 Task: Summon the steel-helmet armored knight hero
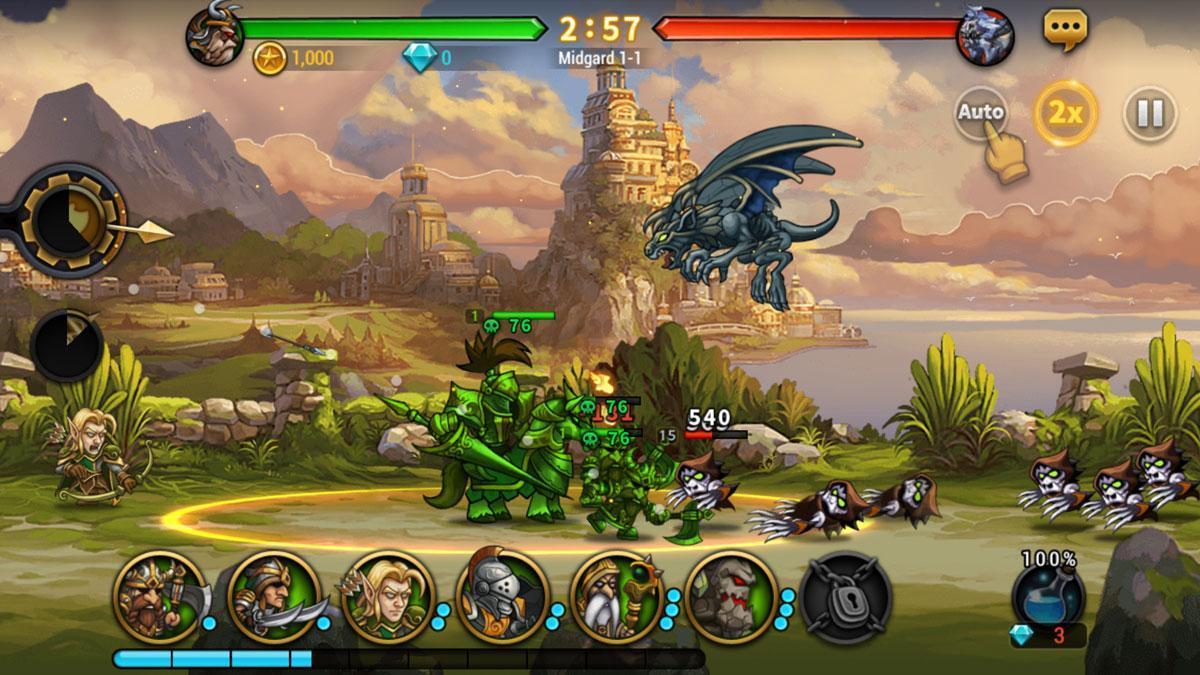(502, 597)
